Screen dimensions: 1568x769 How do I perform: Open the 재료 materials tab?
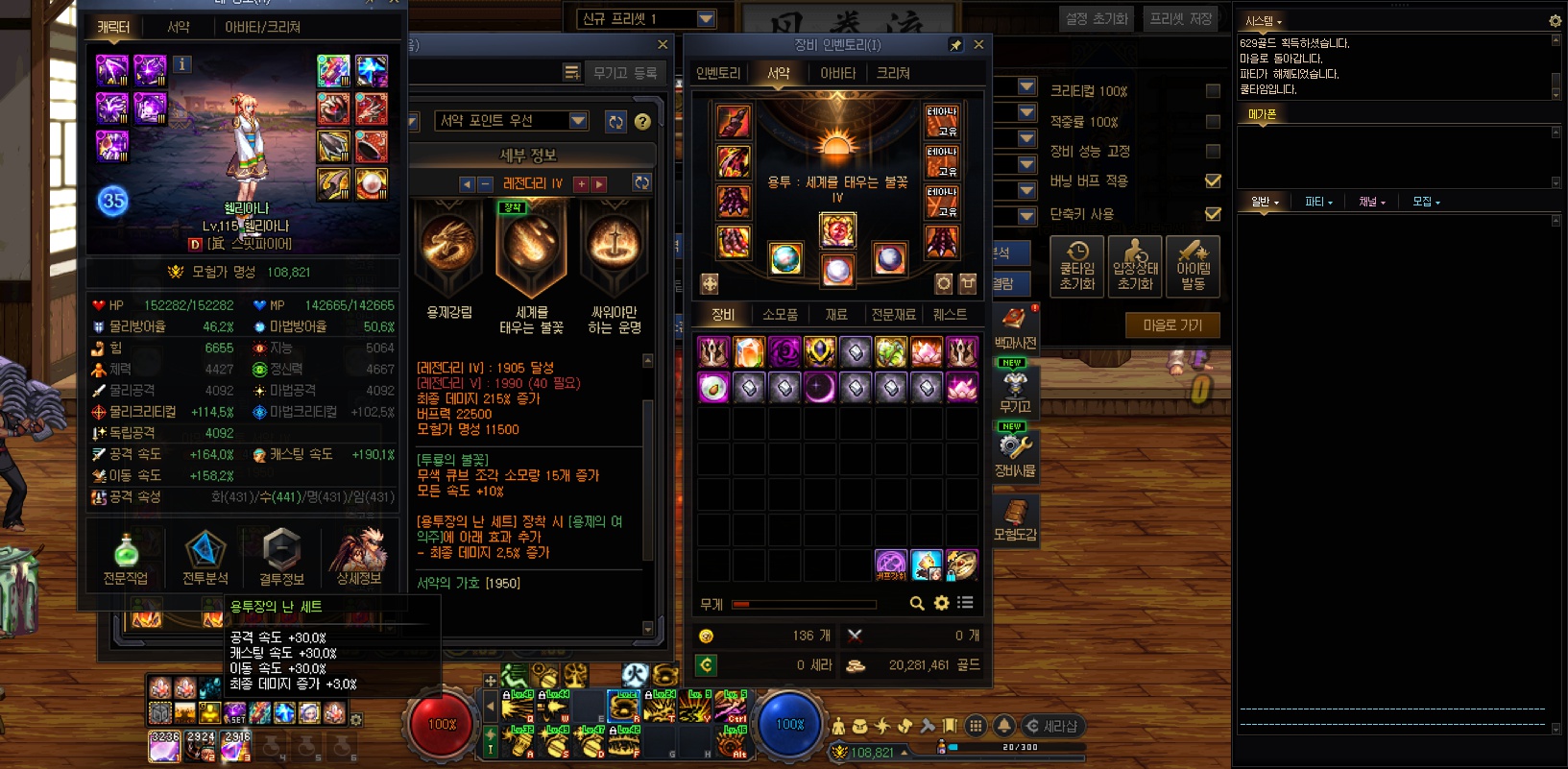pos(836,314)
